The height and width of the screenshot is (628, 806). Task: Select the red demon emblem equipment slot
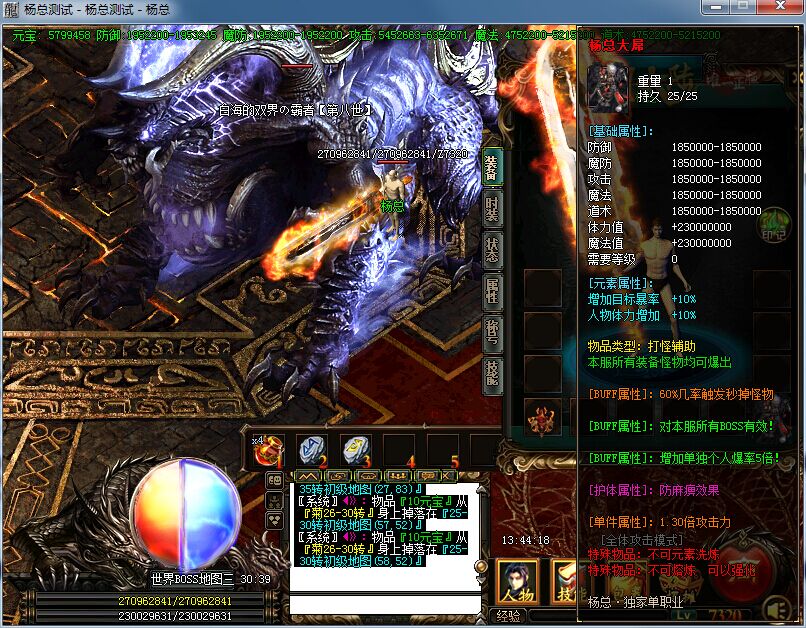click(x=543, y=419)
